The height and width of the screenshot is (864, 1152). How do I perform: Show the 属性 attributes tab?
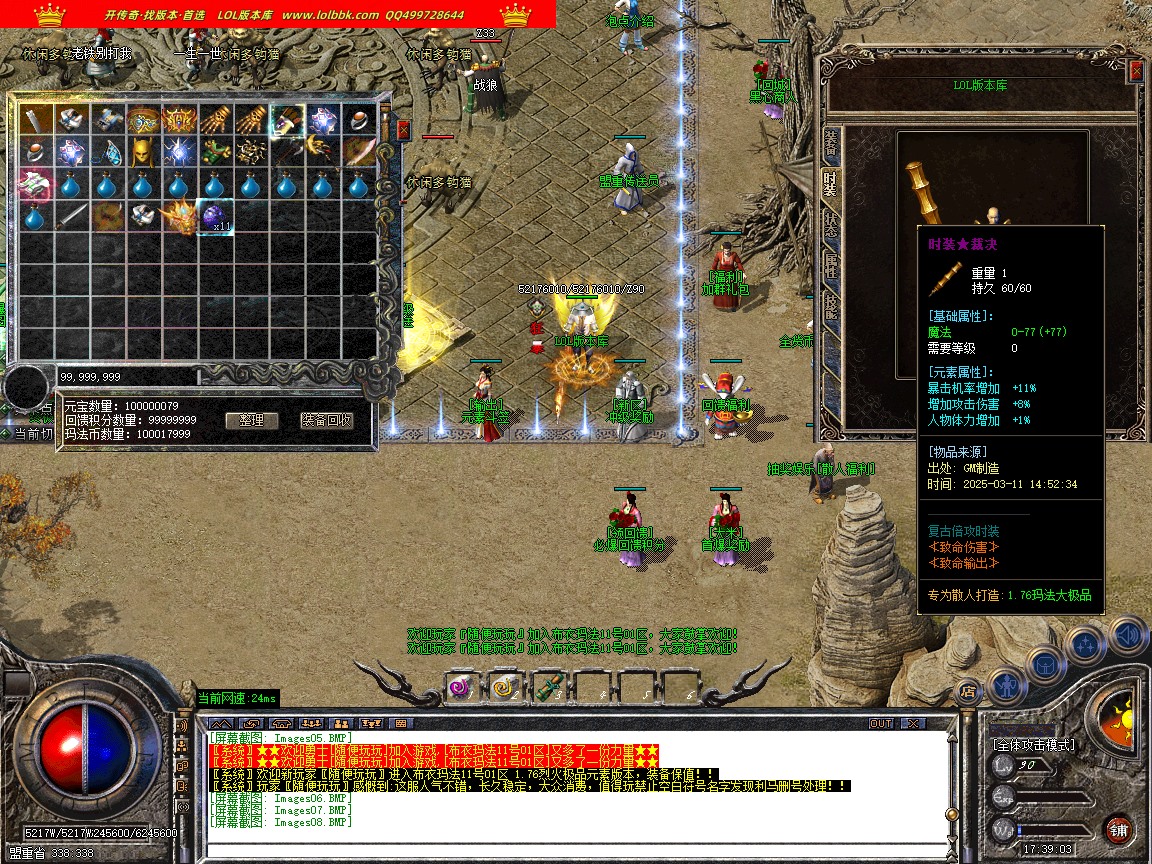click(x=830, y=265)
